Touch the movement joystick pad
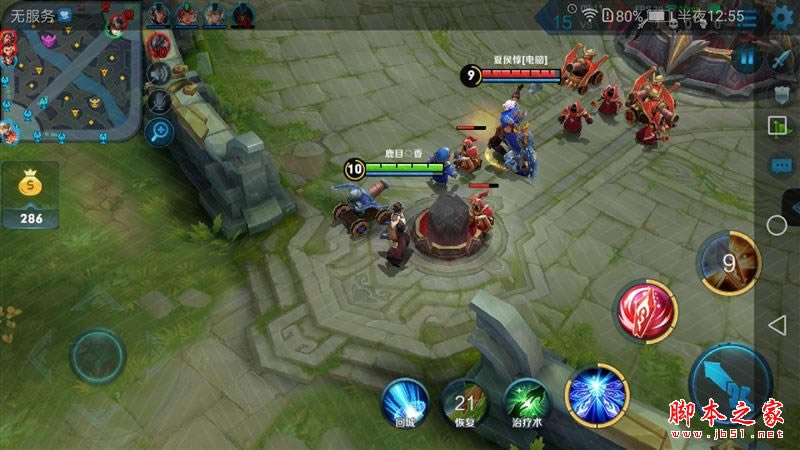The width and height of the screenshot is (800, 450). [x=97, y=355]
